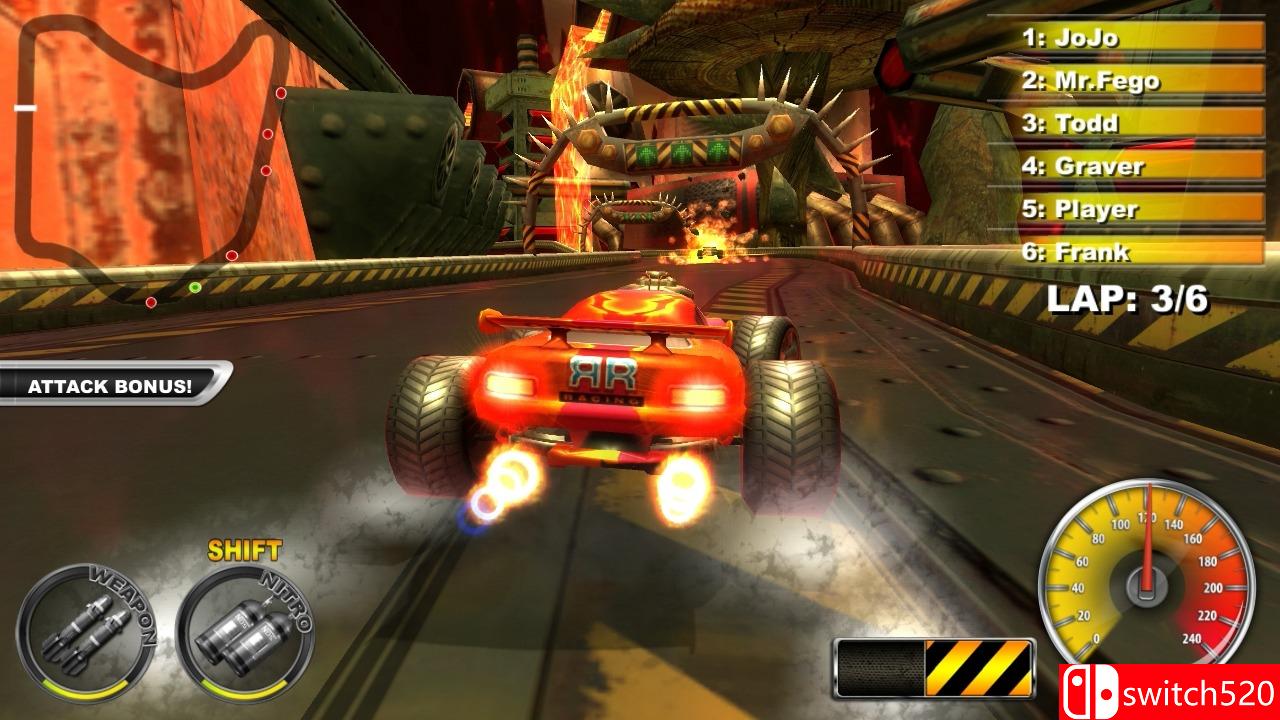The image size is (1280, 720).
Task: Click the green player dot on the minimap
Action: [x=195, y=288]
